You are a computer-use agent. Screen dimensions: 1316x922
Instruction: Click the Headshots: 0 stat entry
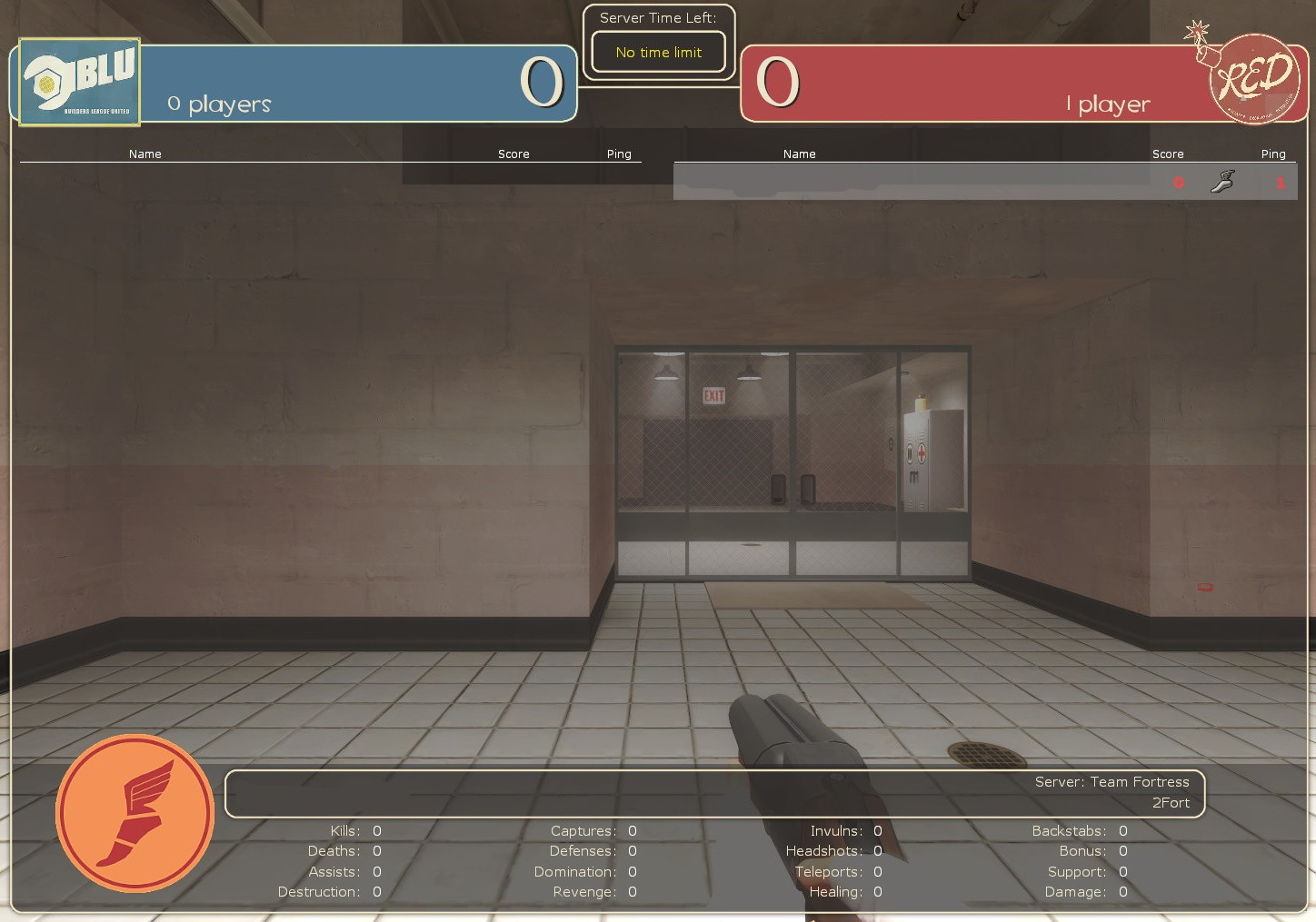833,851
